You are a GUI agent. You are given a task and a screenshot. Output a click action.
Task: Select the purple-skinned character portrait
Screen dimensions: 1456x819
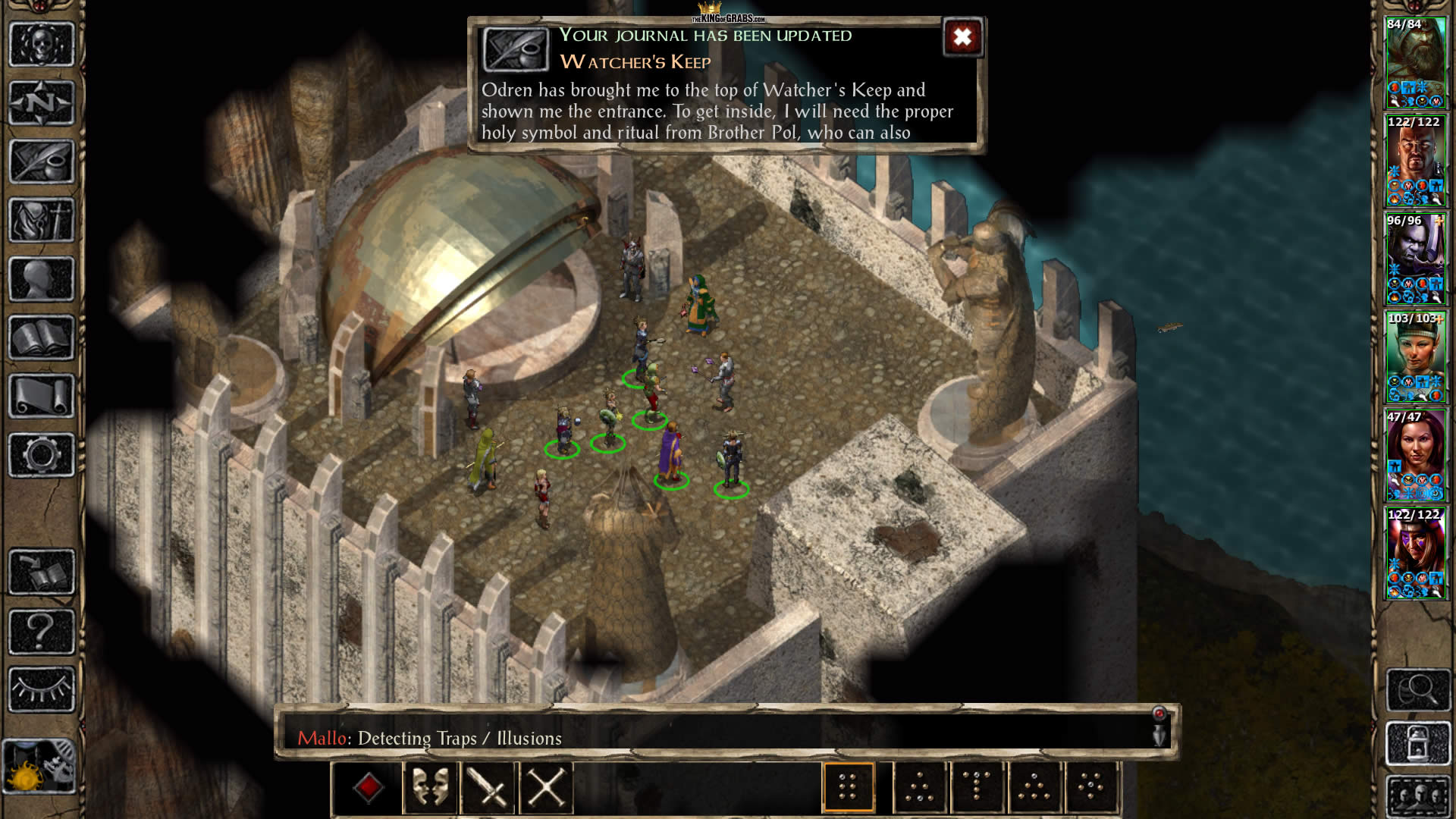[x=1415, y=258]
